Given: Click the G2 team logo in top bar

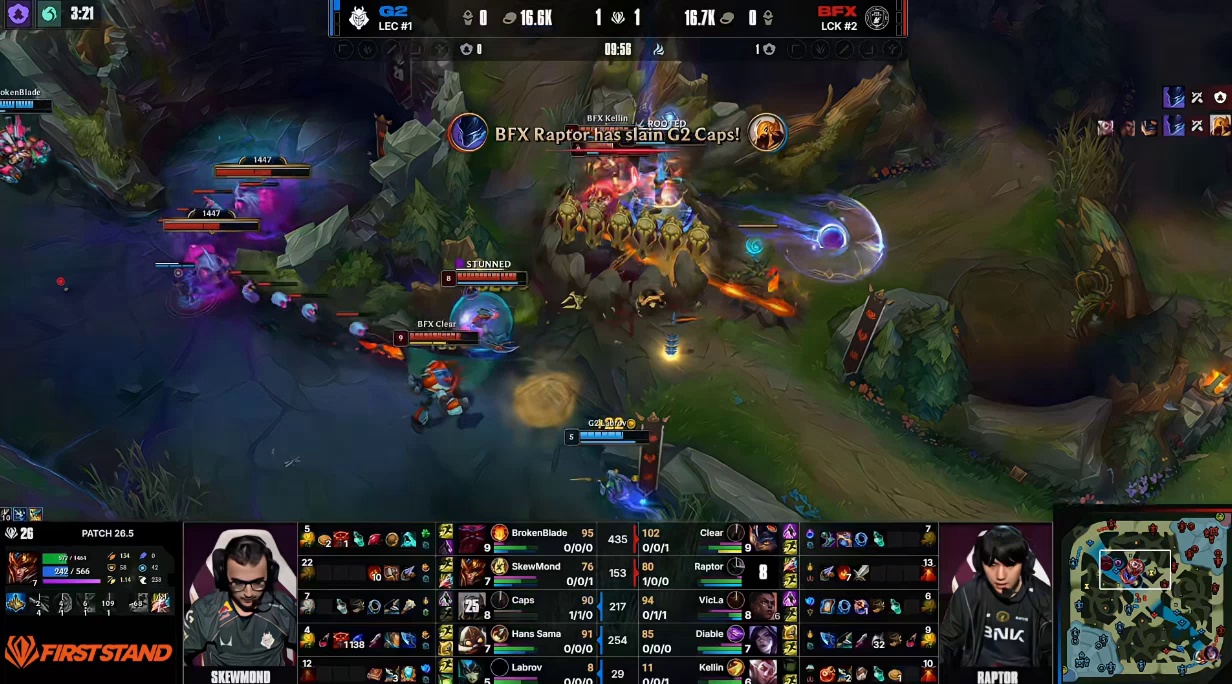Looking at the screenshot, I should tap(358, 18).
